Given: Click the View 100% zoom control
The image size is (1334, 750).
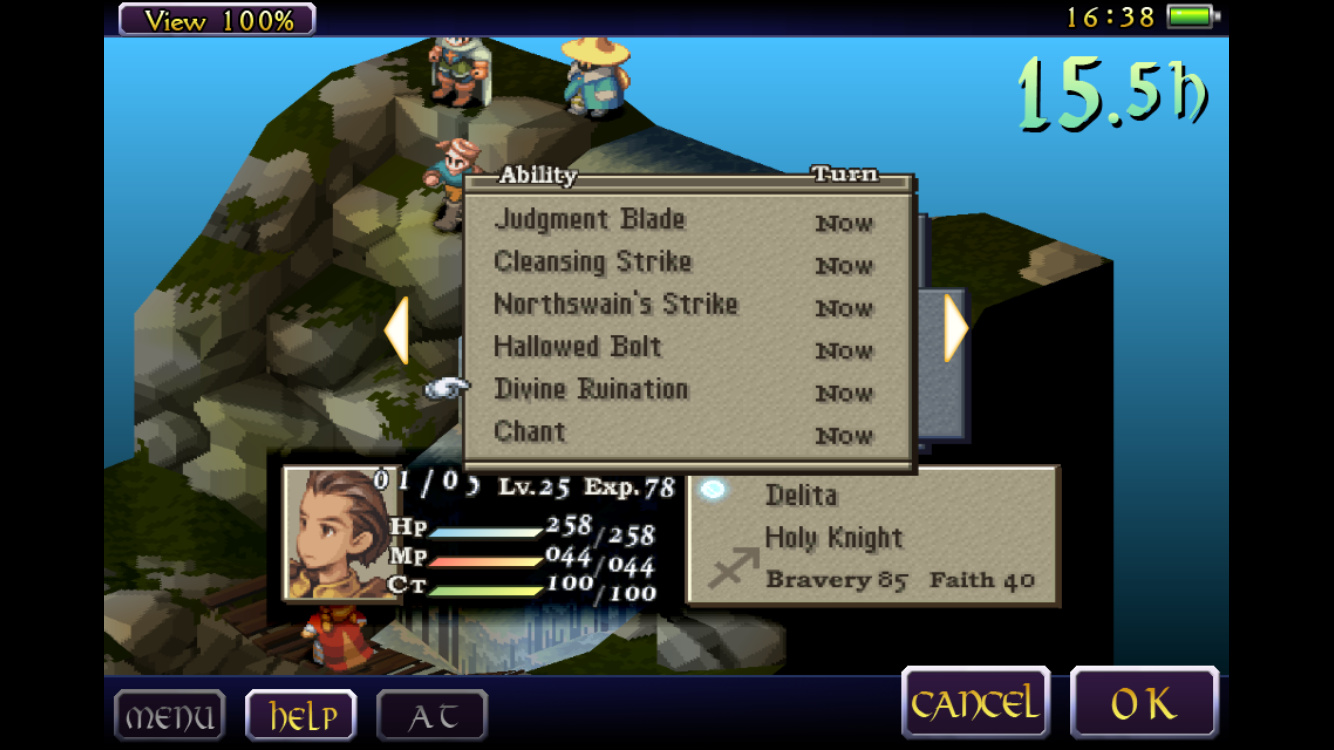Looking at the screenshot, I should [x=217, y=19].
